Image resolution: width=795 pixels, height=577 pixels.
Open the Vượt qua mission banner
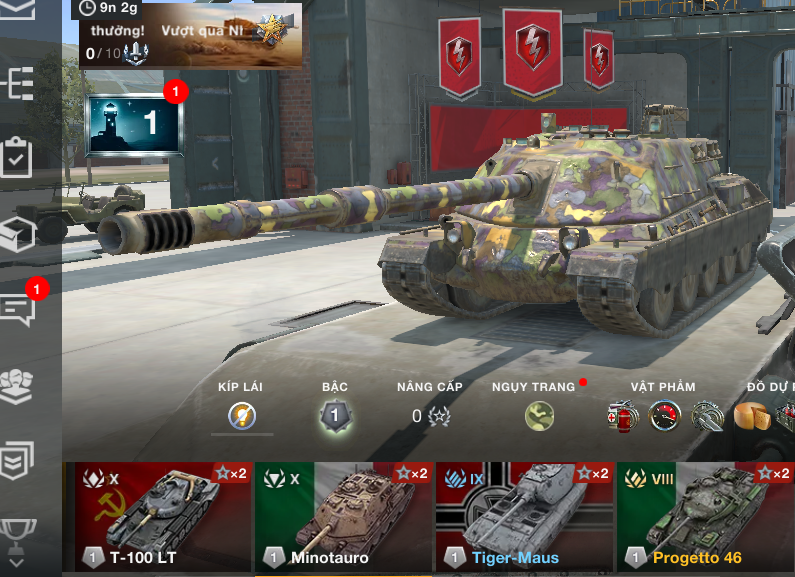tap(190, 36)
